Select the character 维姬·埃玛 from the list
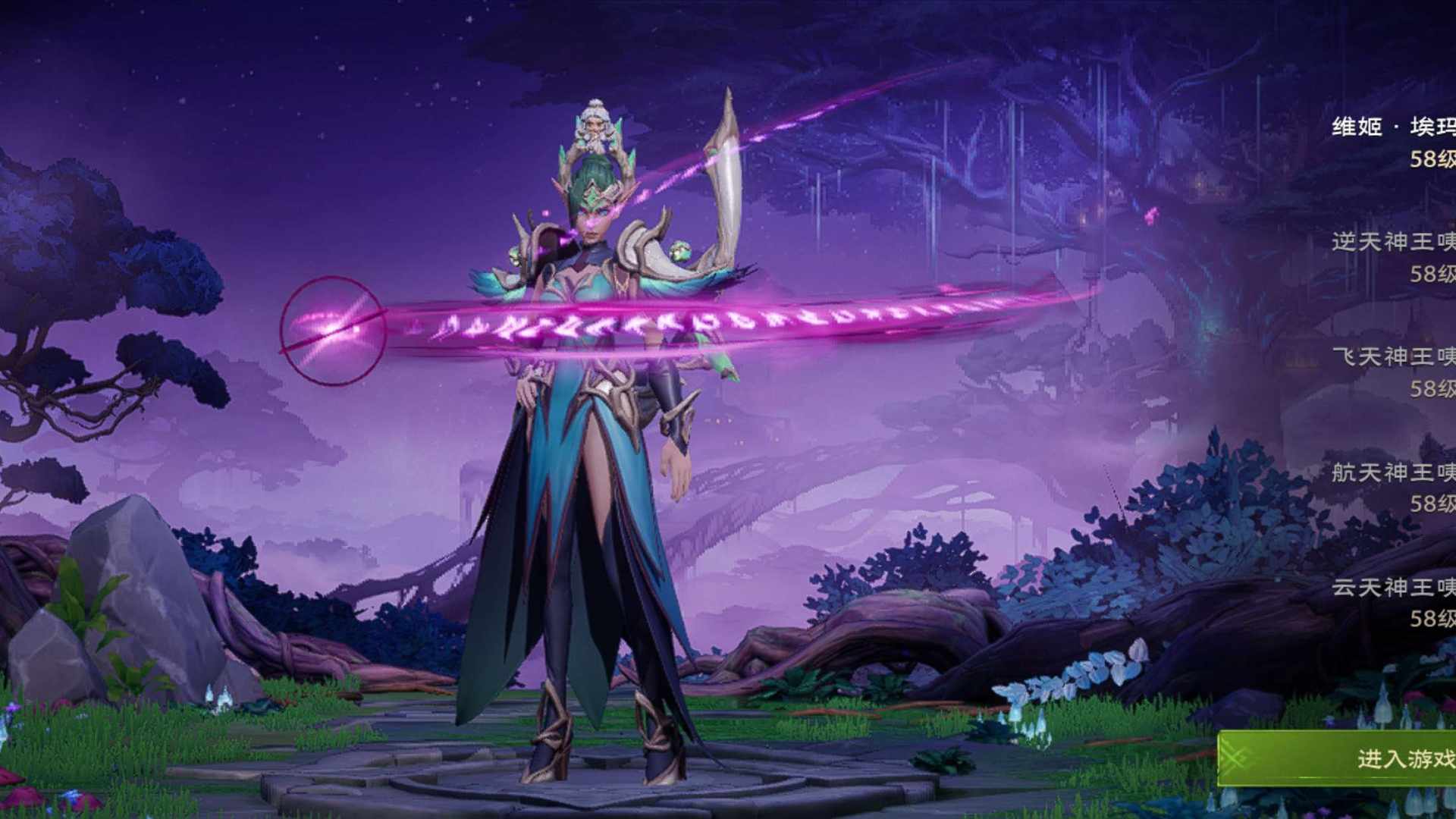 point(1394,141)
